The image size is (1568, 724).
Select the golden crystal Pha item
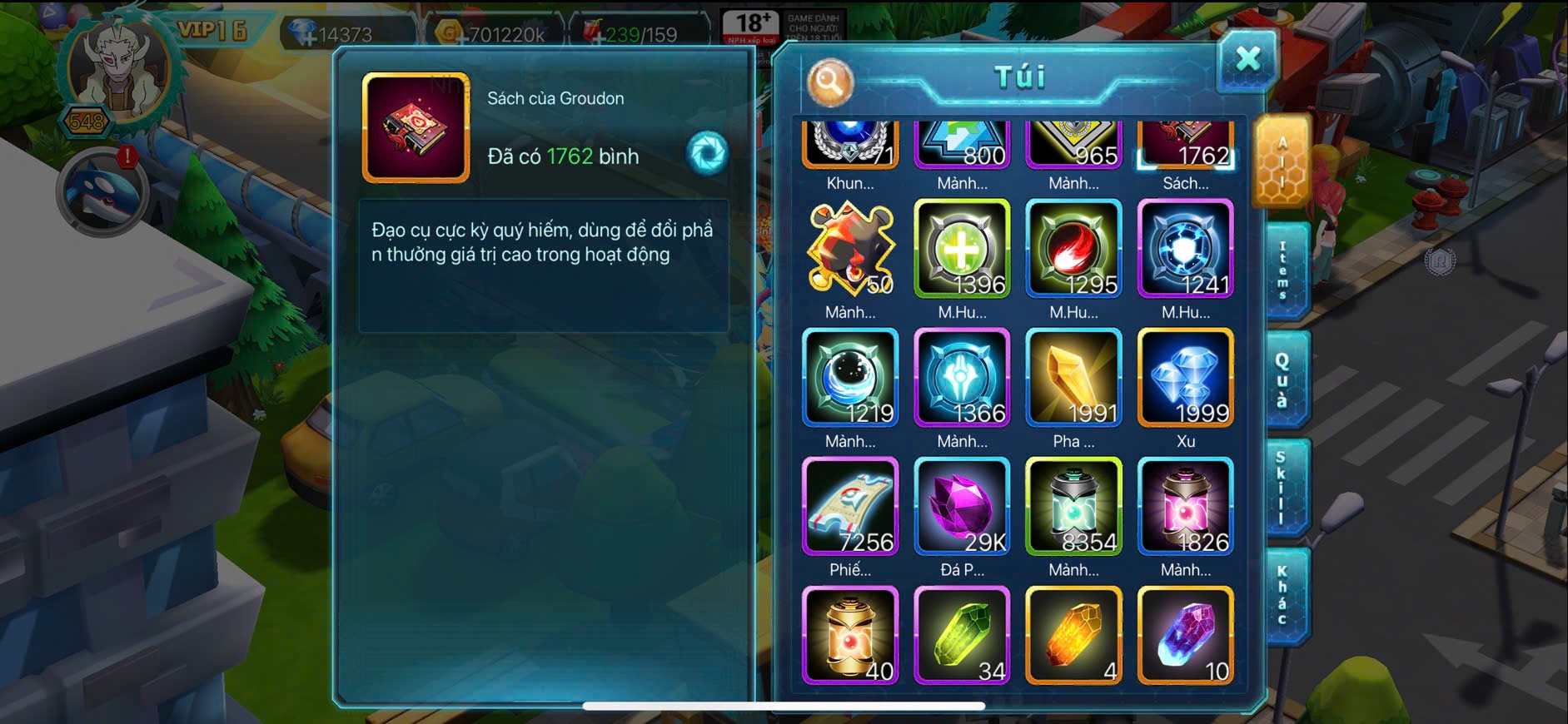(1073, 379)
